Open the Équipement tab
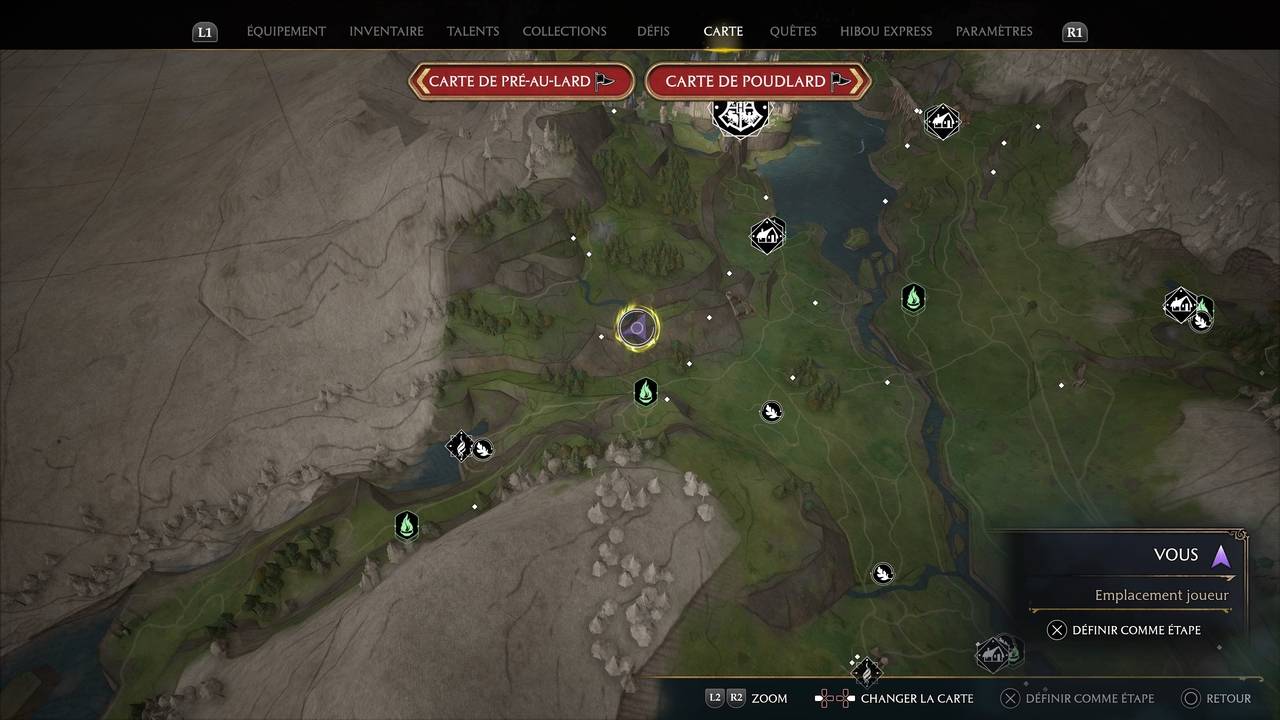 click(x=286, y=31)
